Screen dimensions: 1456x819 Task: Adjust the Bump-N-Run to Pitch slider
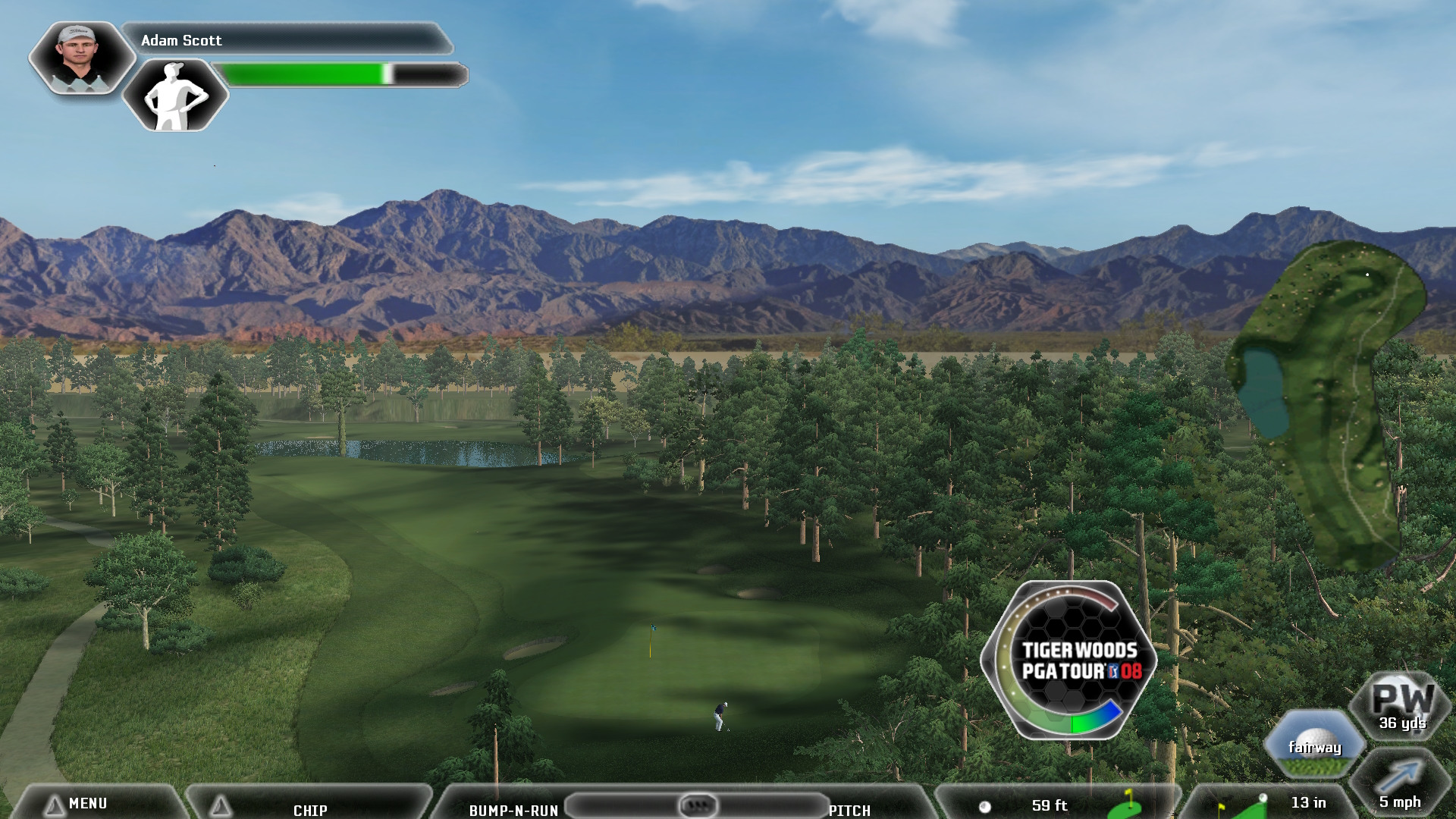697,804
